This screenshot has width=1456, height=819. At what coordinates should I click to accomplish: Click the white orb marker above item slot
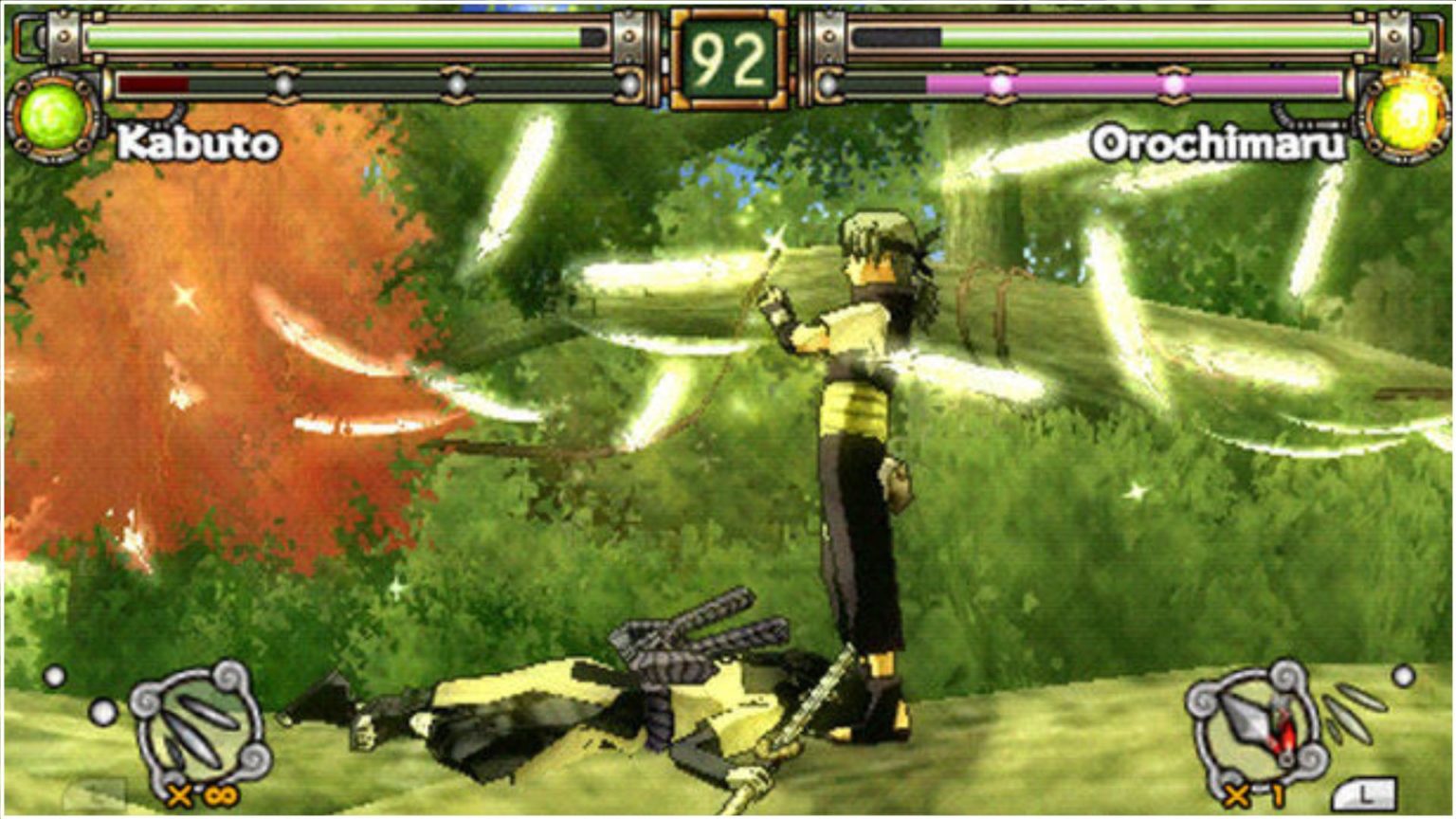pos(55,676)
